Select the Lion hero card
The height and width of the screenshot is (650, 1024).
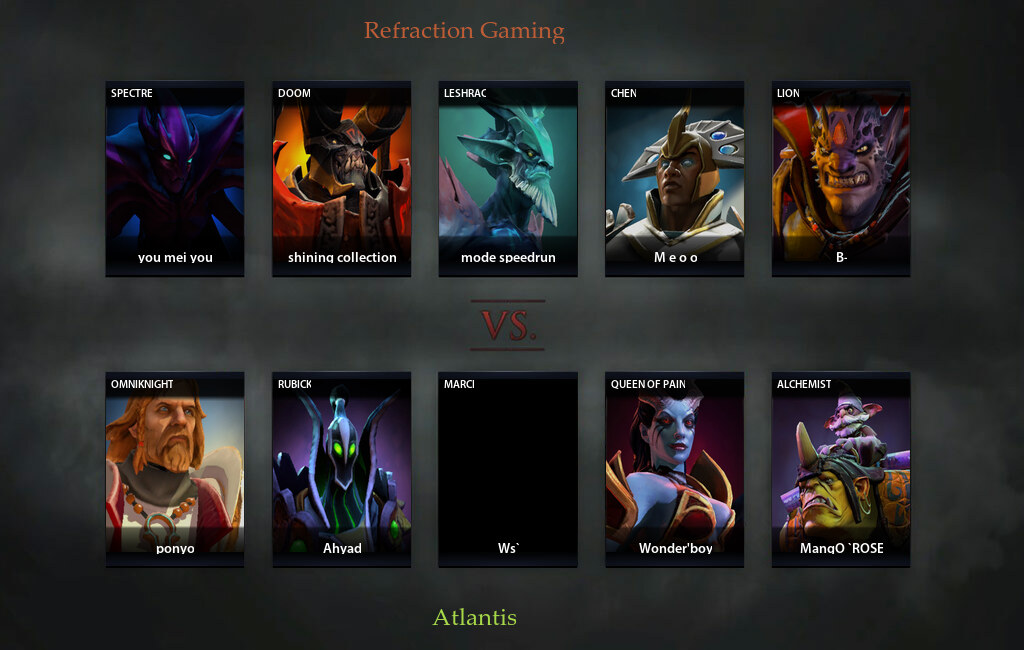point(841,178)
